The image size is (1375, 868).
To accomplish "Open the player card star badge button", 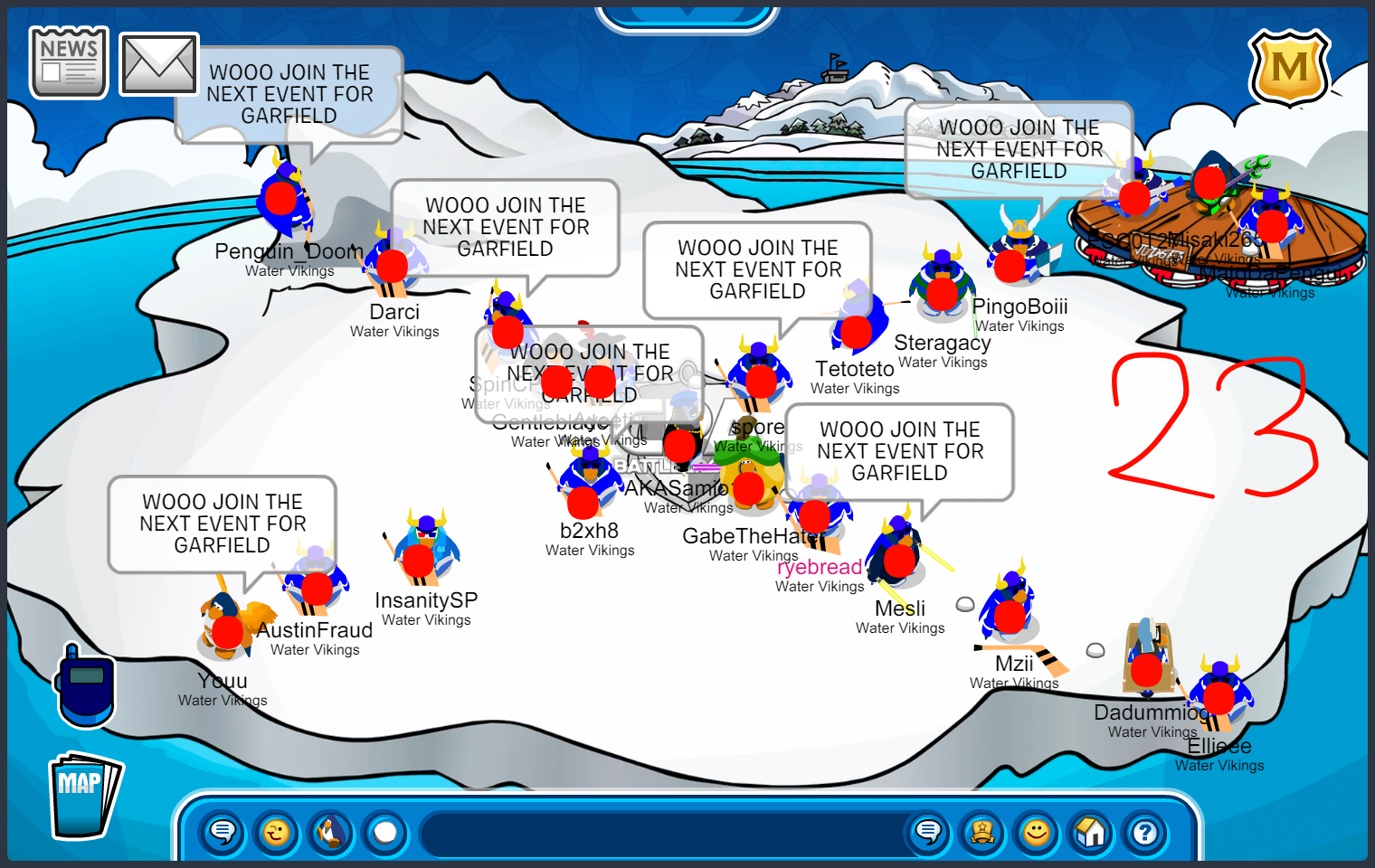I will (x=982, y=832).
